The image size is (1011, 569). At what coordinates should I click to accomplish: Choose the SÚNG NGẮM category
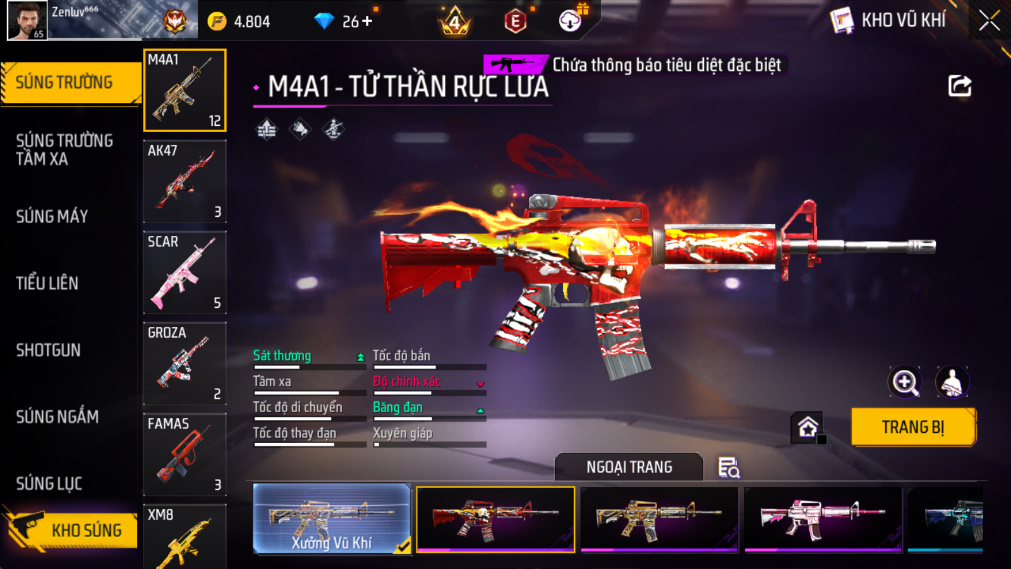click(57, 417)
